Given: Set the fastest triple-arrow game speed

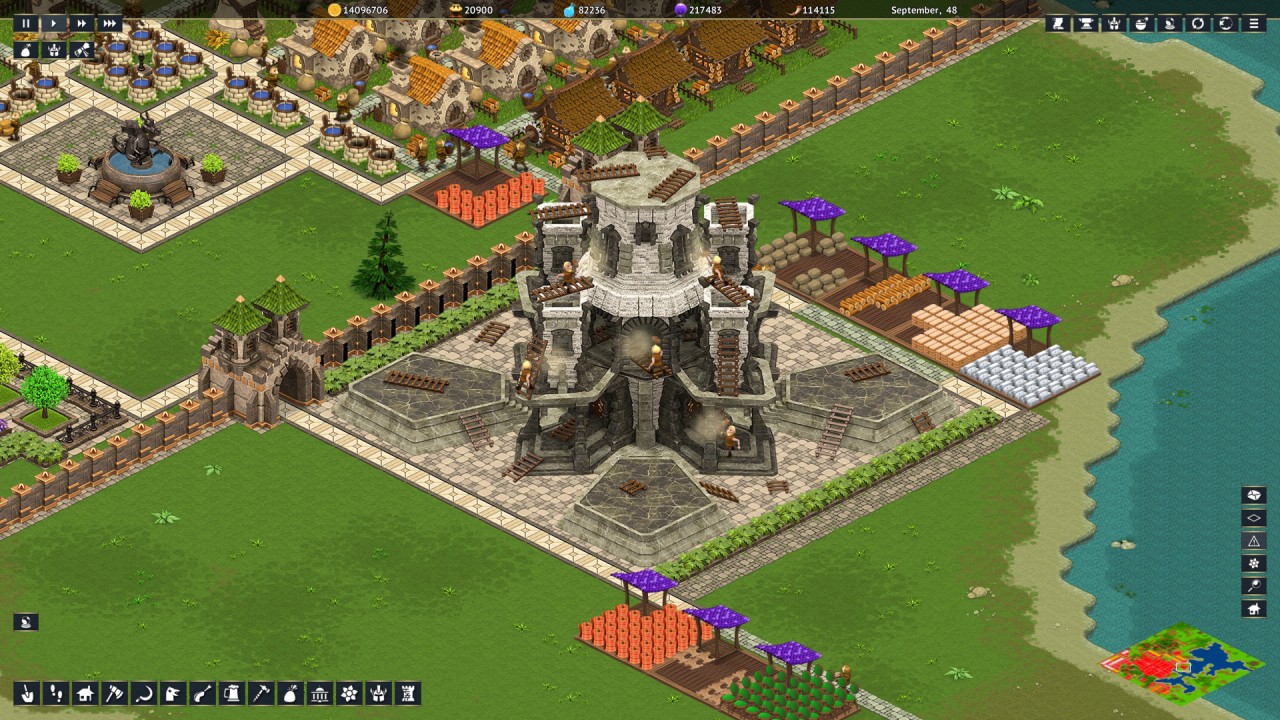Looking at the screenshot, I should click(110, 23).
